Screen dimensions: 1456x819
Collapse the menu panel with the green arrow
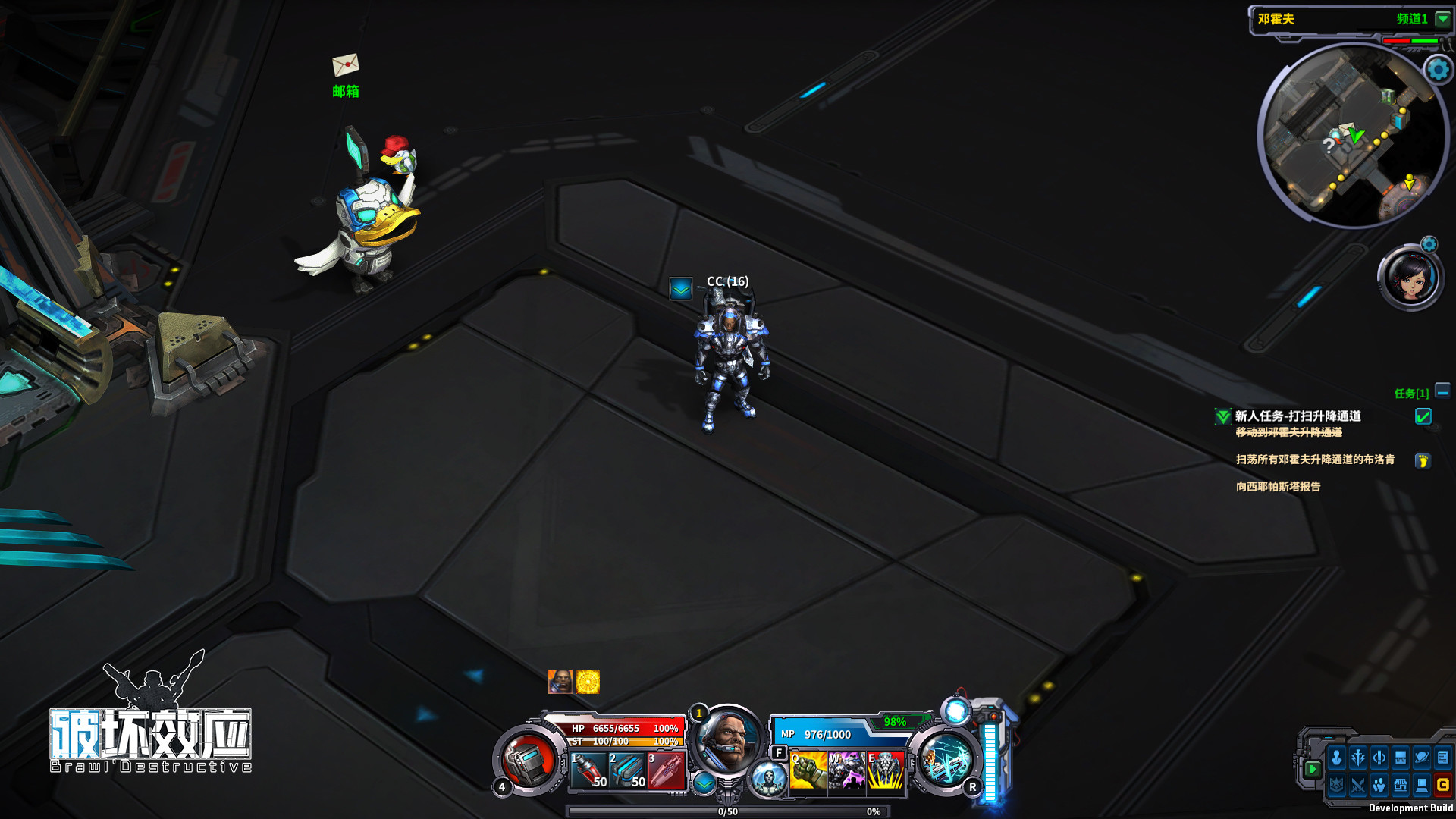pos(1312,769)
